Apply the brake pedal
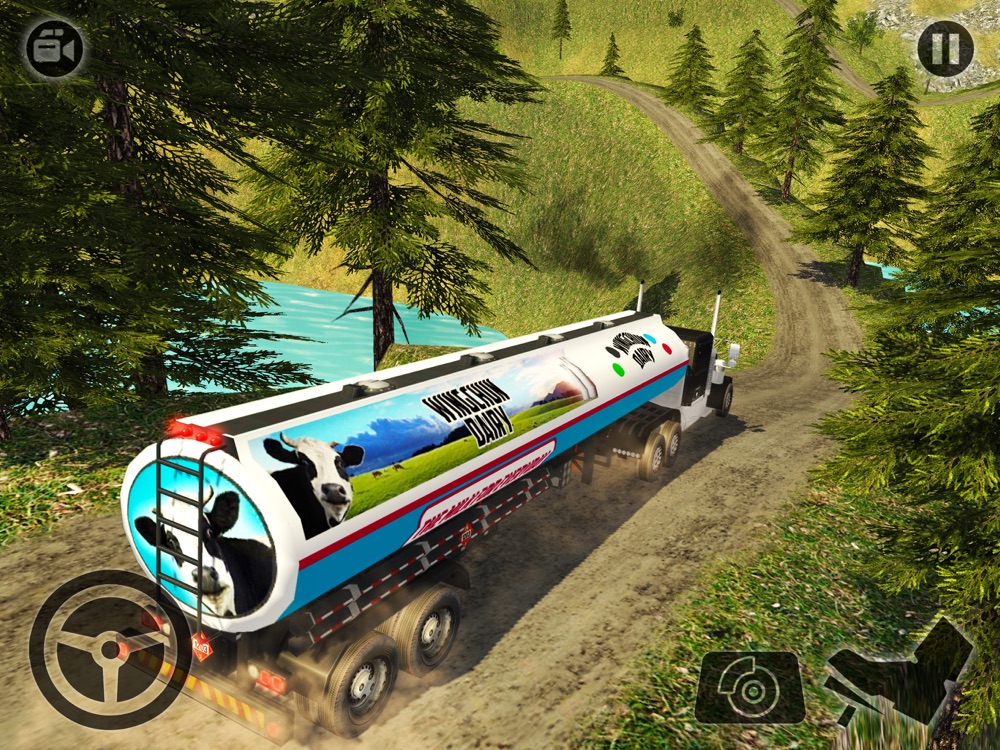The height and width of the screenshot is (750, 1000). [750, 686]
